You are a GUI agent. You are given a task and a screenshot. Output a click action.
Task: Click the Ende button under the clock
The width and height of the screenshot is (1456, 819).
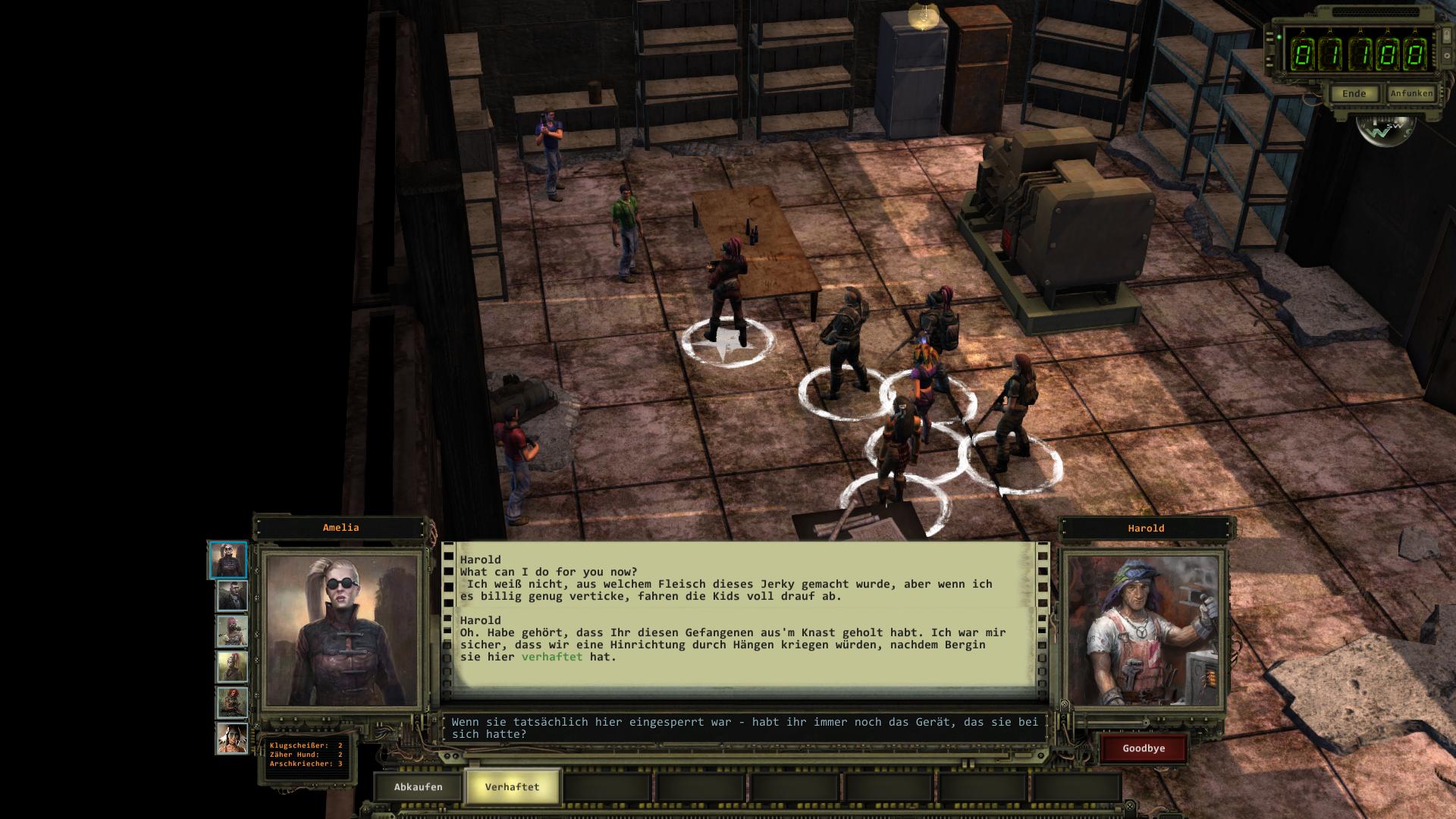coord(1354,94)
